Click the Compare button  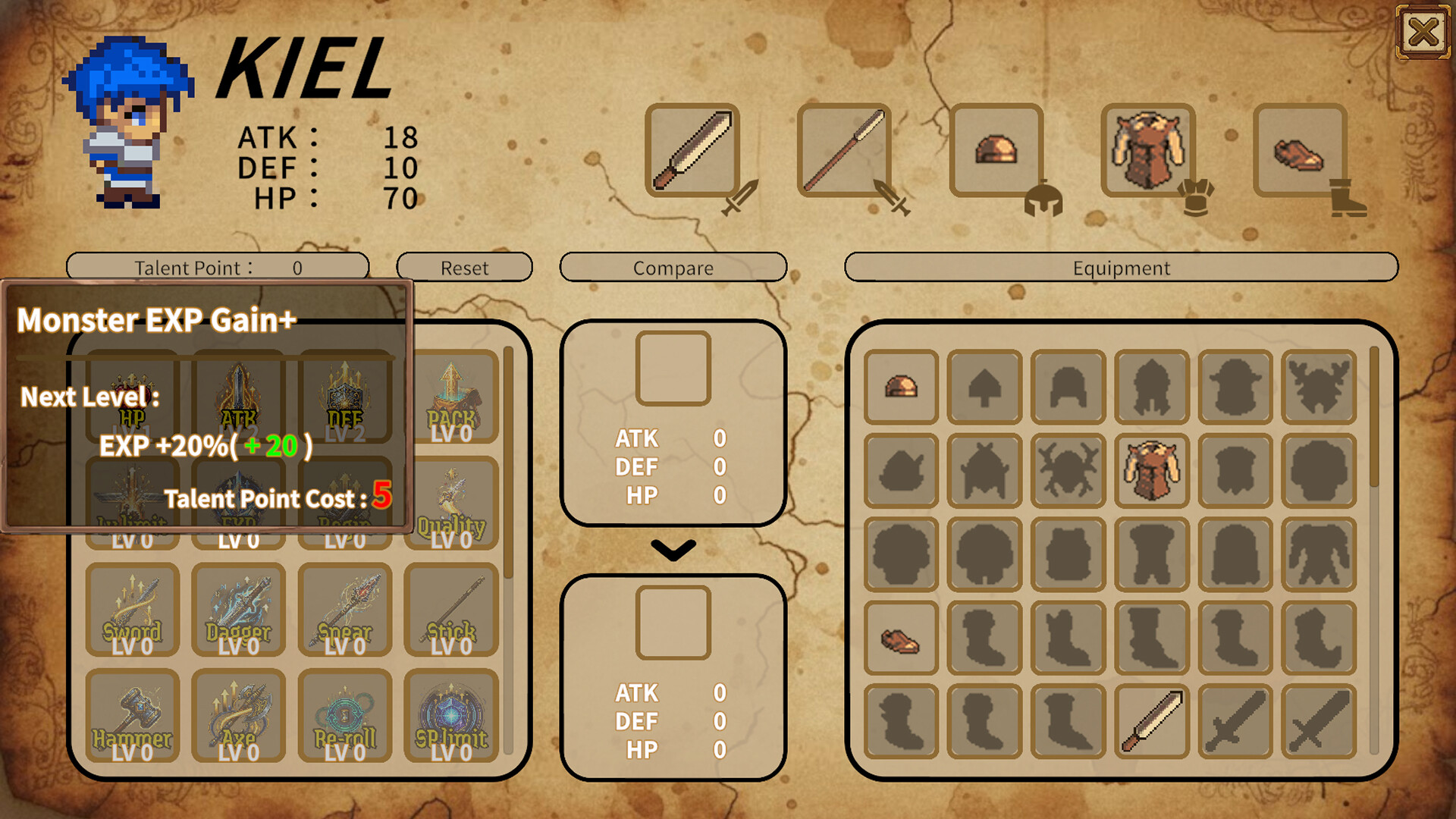[673, 268]
